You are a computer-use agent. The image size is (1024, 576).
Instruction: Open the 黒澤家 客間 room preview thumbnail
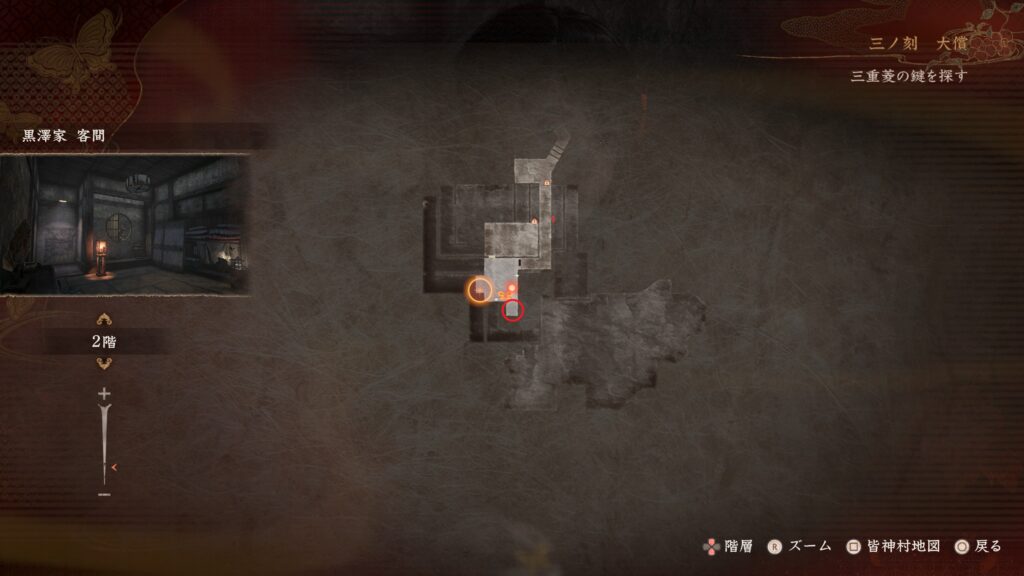click(x=124, y=223)
